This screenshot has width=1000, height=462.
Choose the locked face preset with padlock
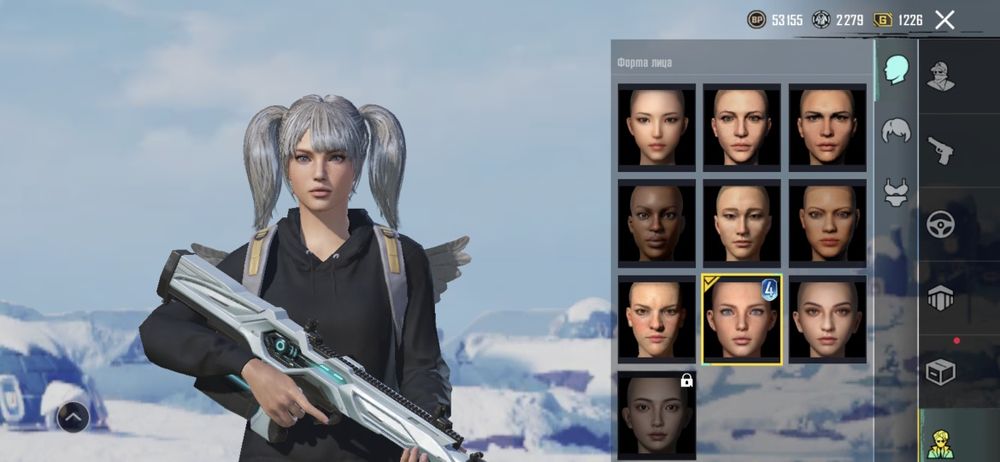click(657, 413)
